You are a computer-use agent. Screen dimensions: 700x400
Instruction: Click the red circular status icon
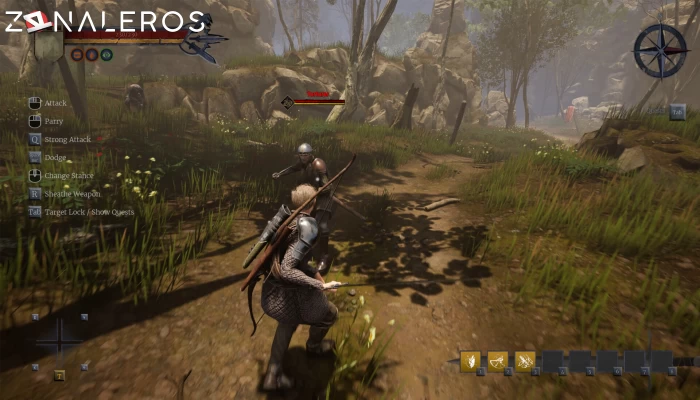pyautogui.click(x=77, y=54)
